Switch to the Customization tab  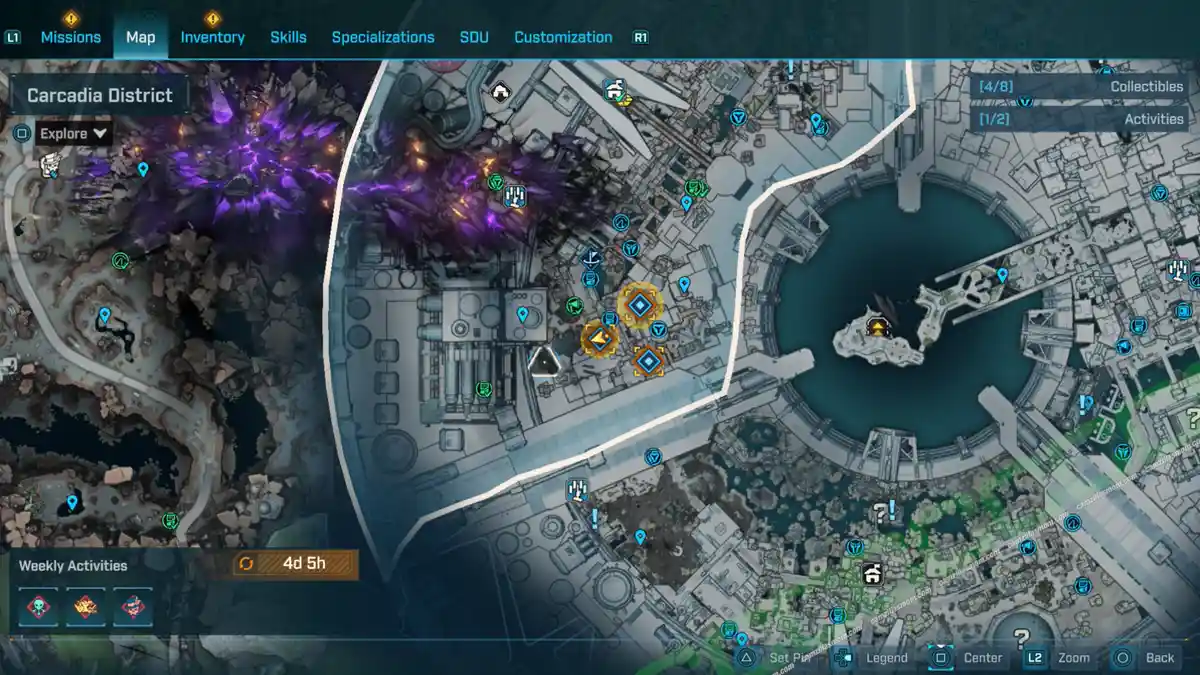[x=563, y=37]
